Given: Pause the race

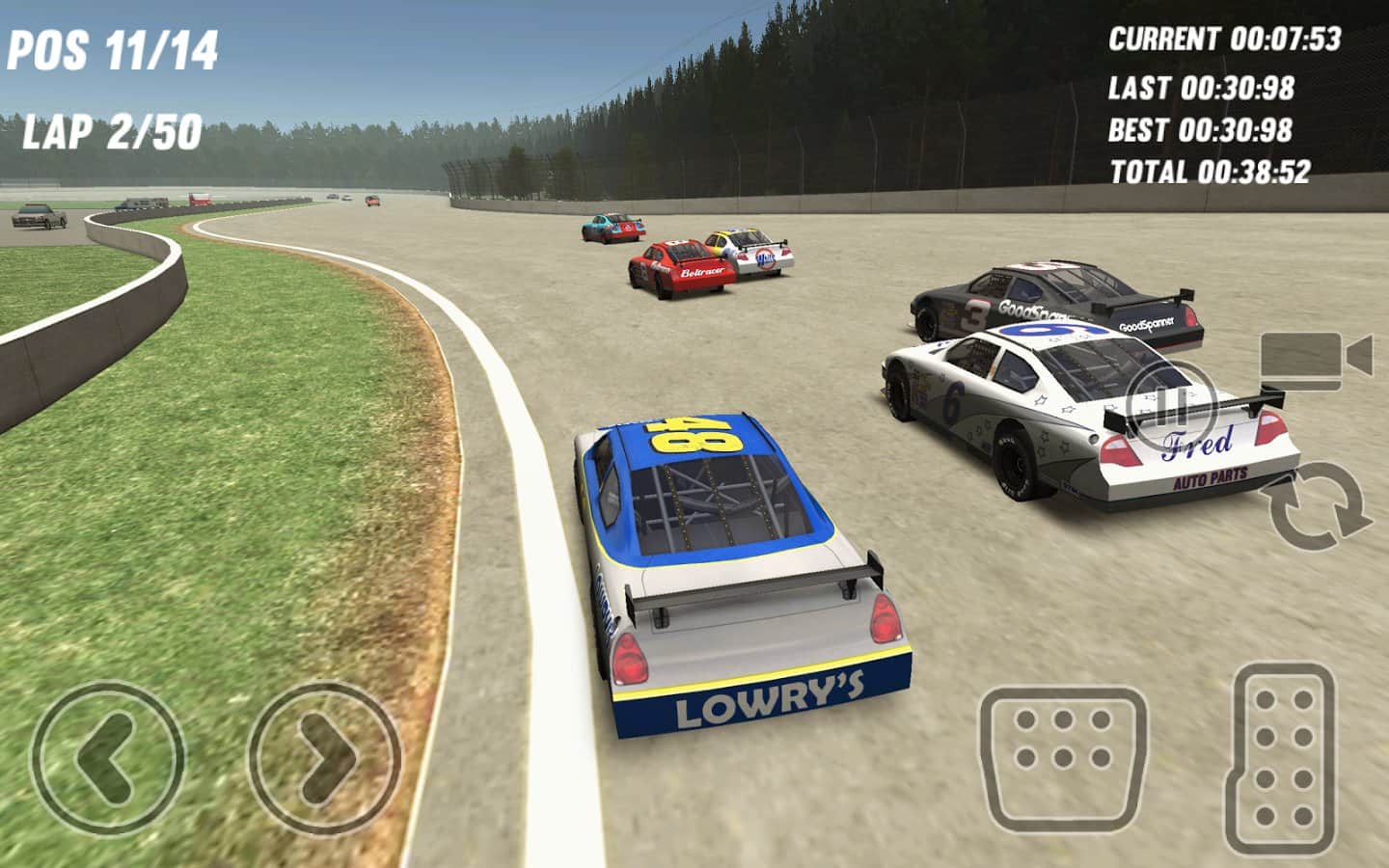Looking at the screenshot, I should pyautogui.click(x=1169, y=405).
